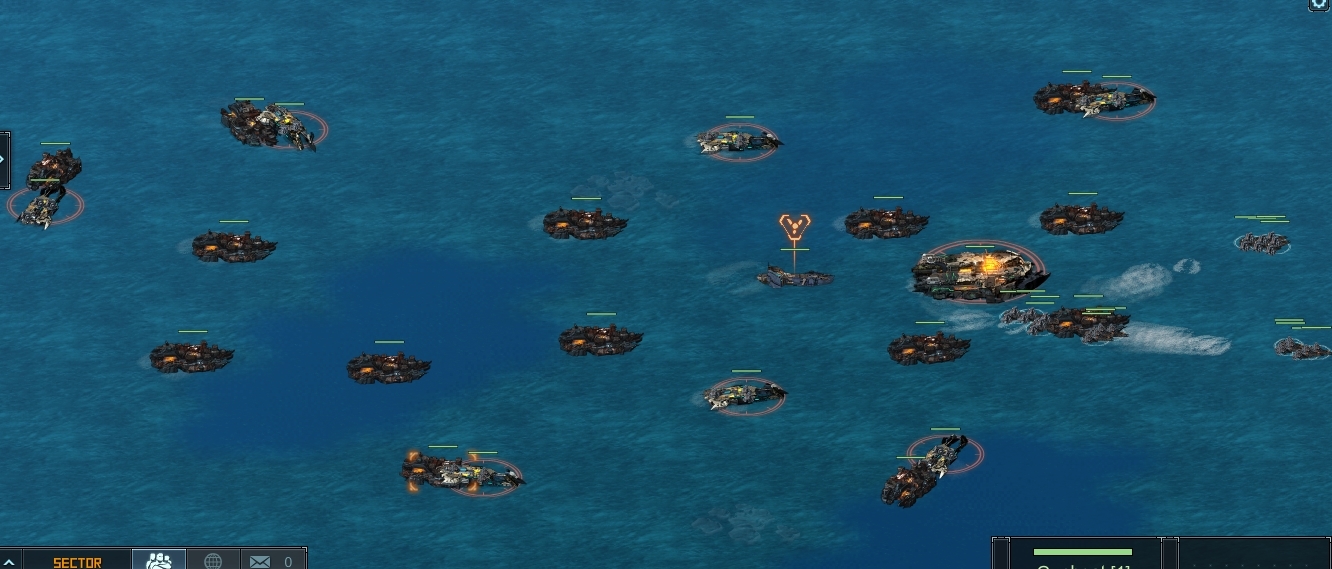Open the alliance members chat tab
The image size is (1332, 569).
coord(159,561)
